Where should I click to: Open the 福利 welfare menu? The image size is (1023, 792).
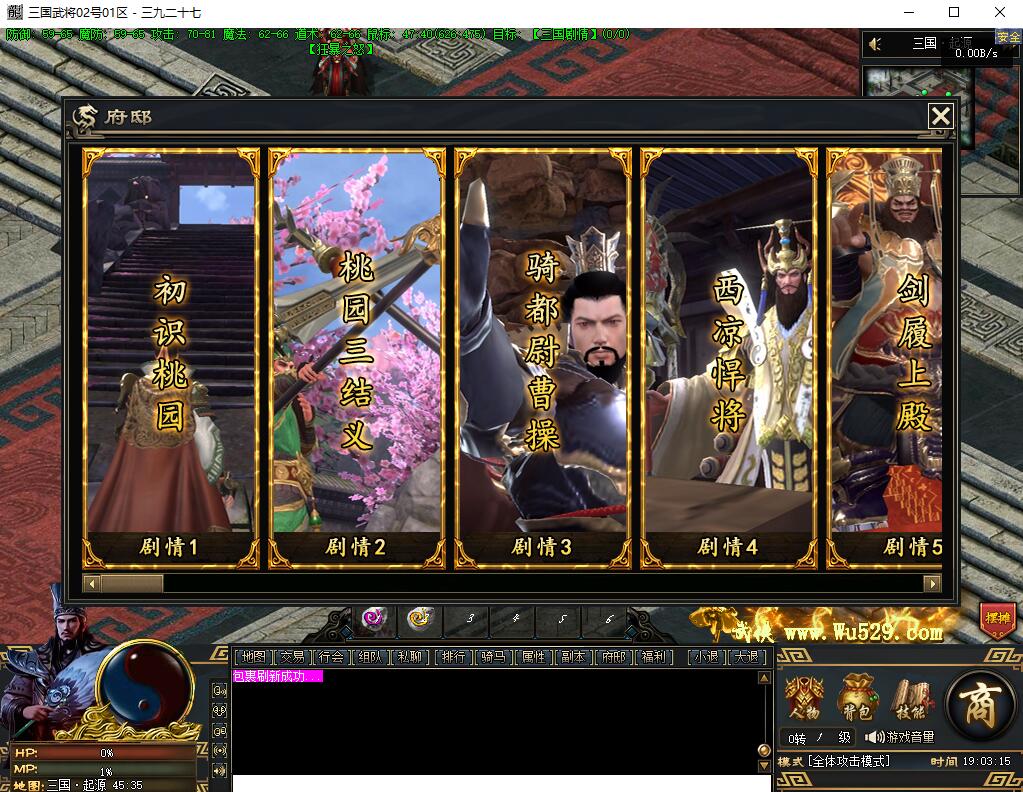[x=654, y=657]
